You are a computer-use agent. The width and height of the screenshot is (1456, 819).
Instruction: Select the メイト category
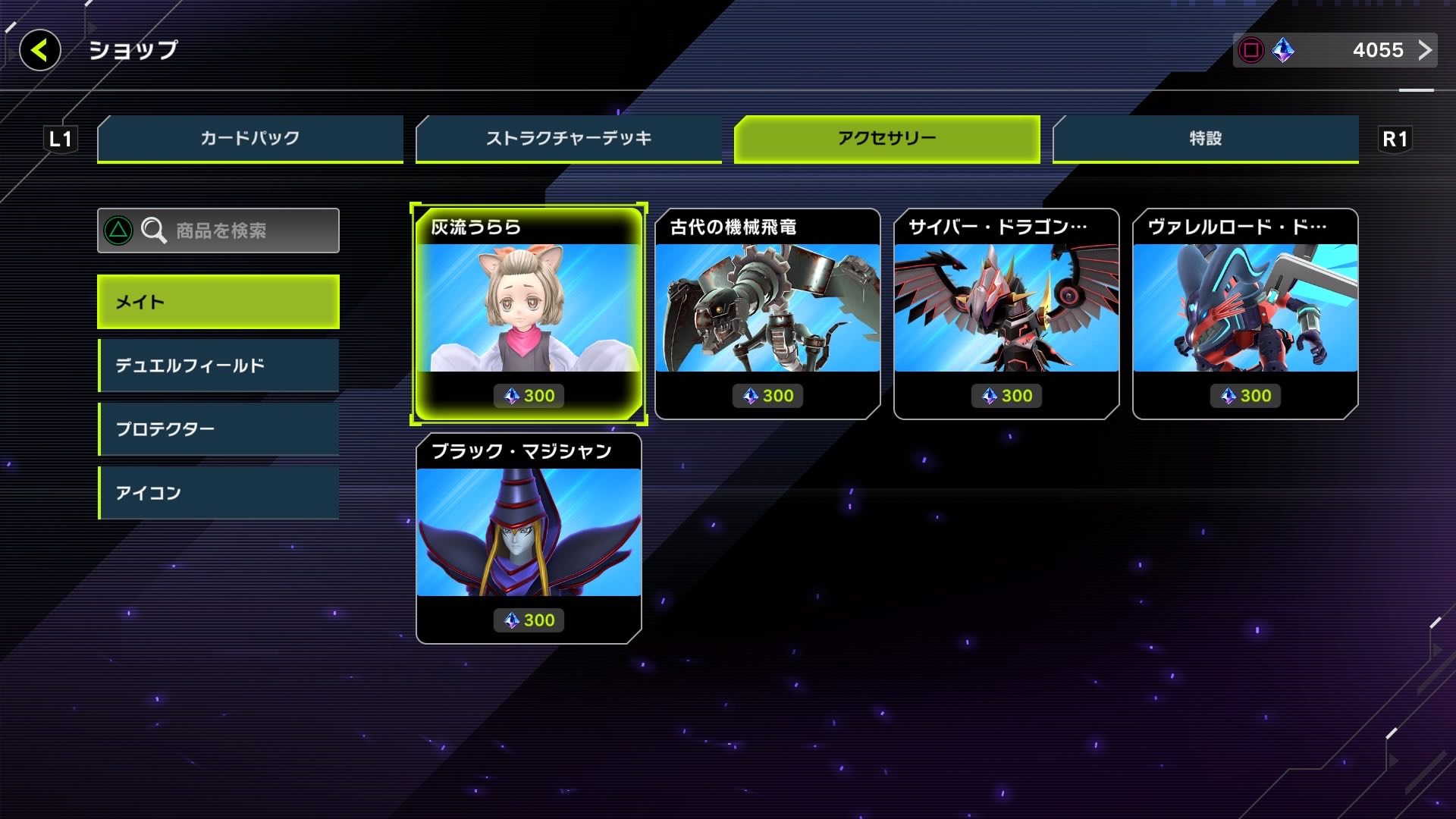point(218,301)
